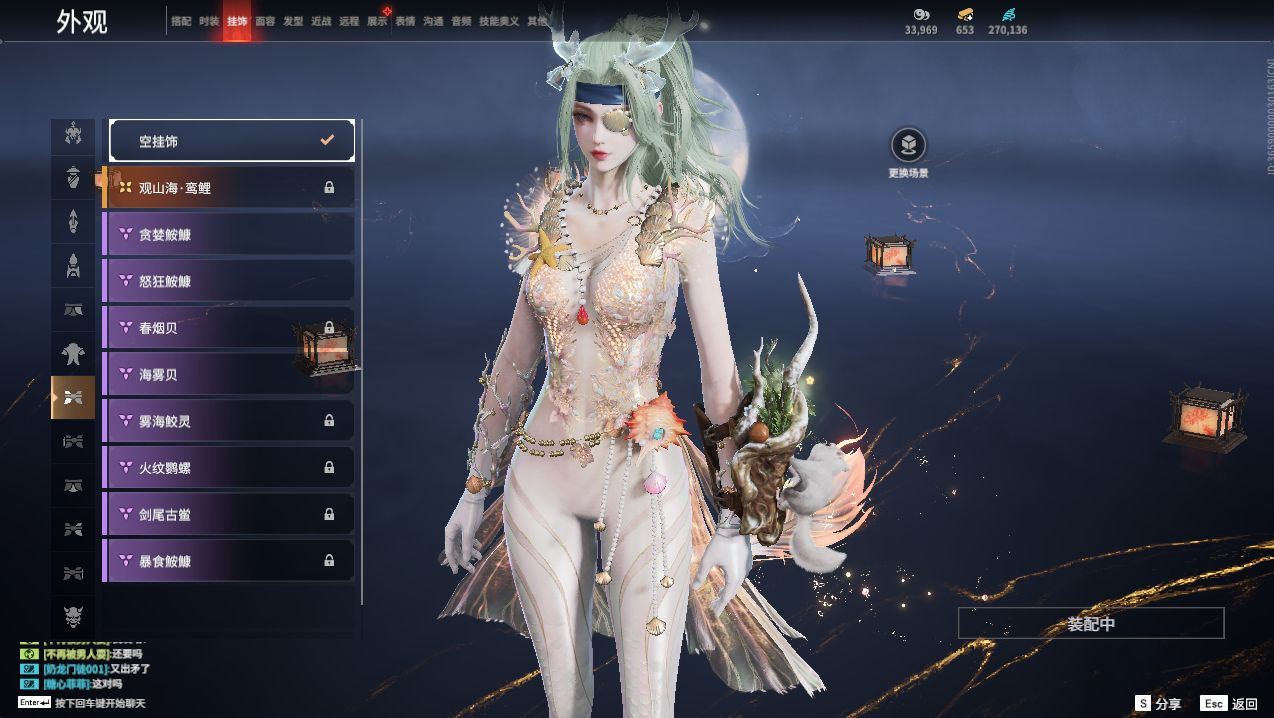Click the 装配中 equip button

pyautogui.click(x=1091, y=623)
